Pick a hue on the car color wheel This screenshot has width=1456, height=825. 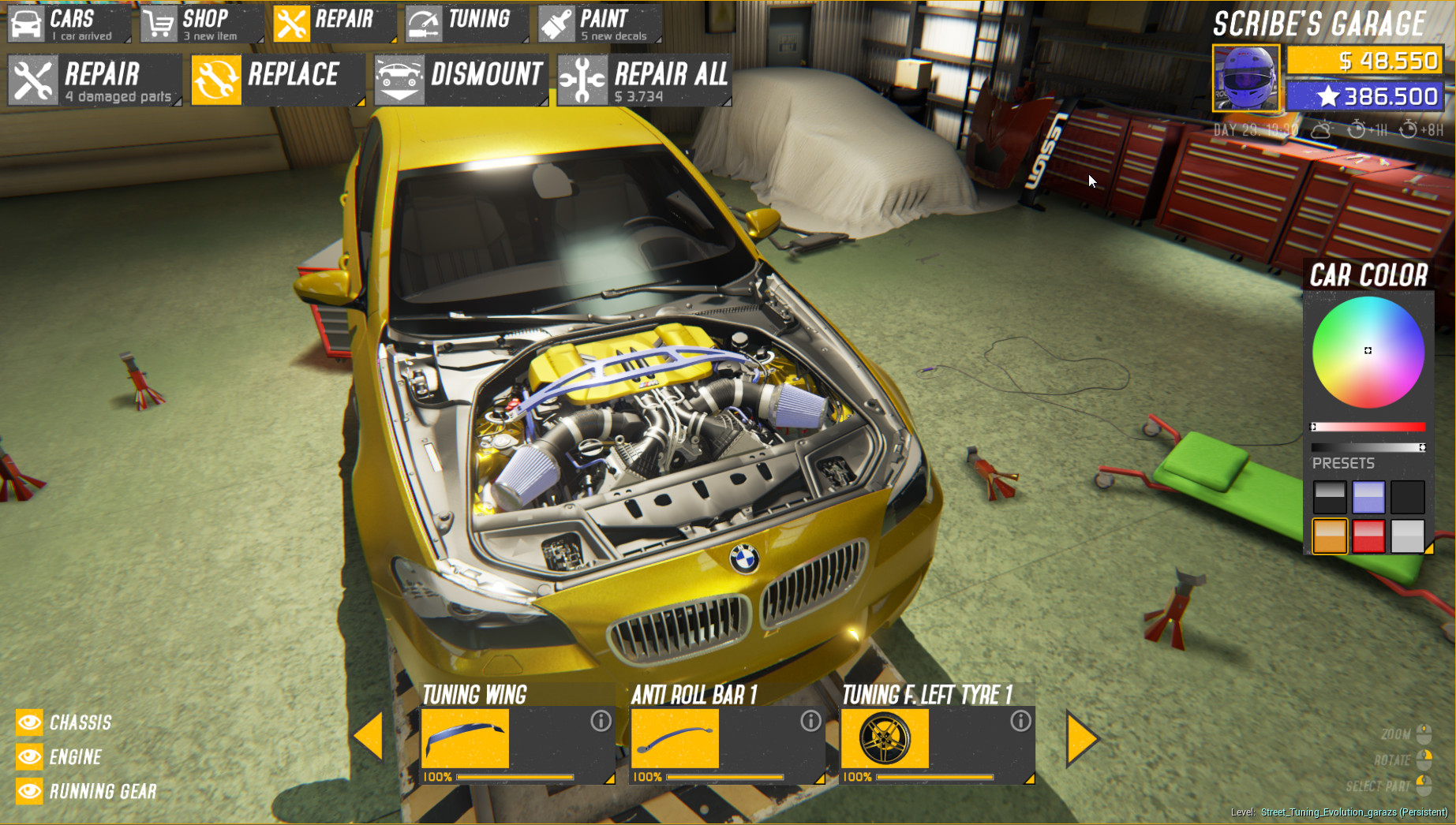click(1368, 352)
